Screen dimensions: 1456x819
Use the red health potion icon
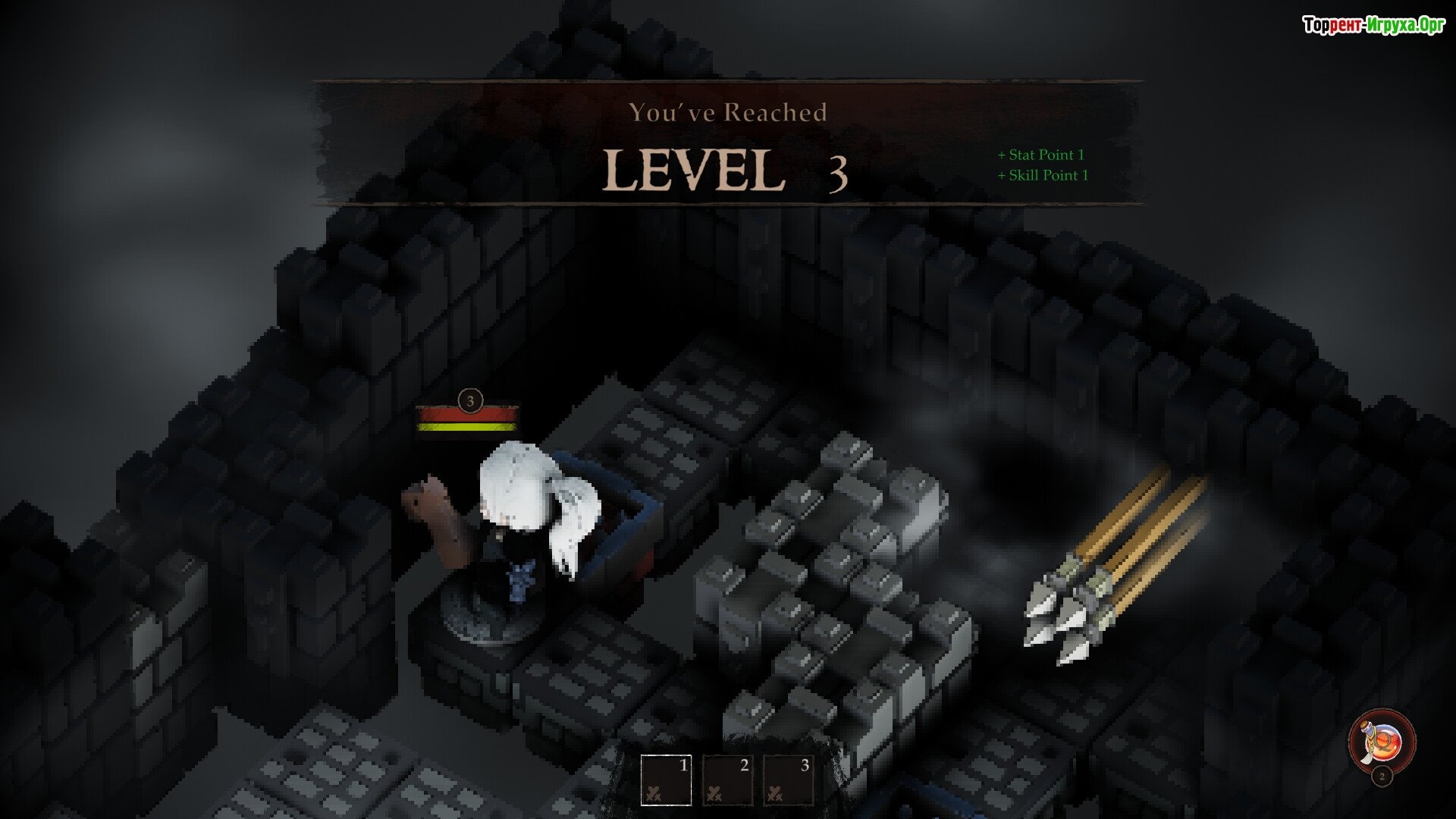click(x=1381, y=742)
